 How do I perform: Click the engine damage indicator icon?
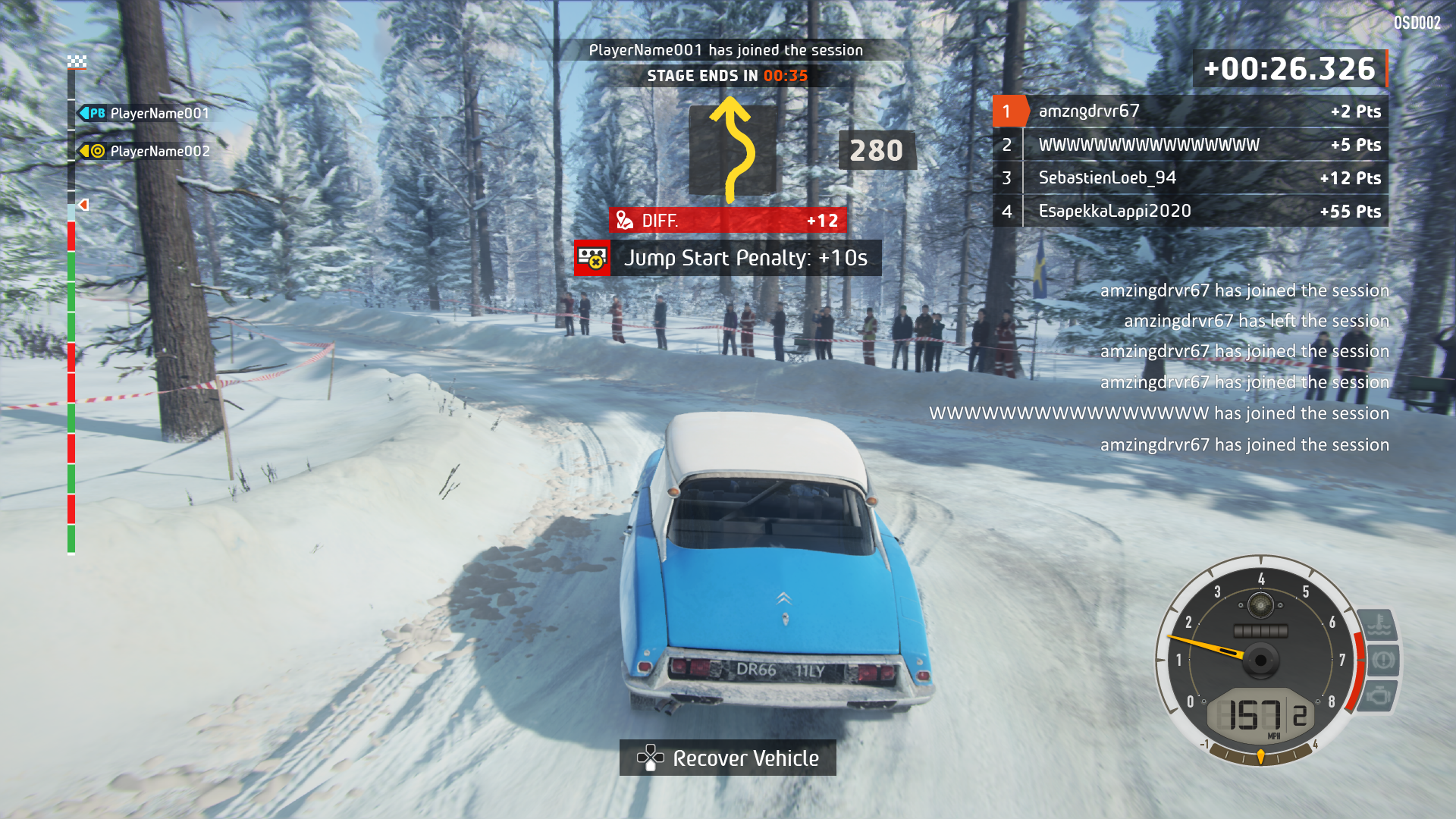pyautogui.click(x=1379, y=695)
